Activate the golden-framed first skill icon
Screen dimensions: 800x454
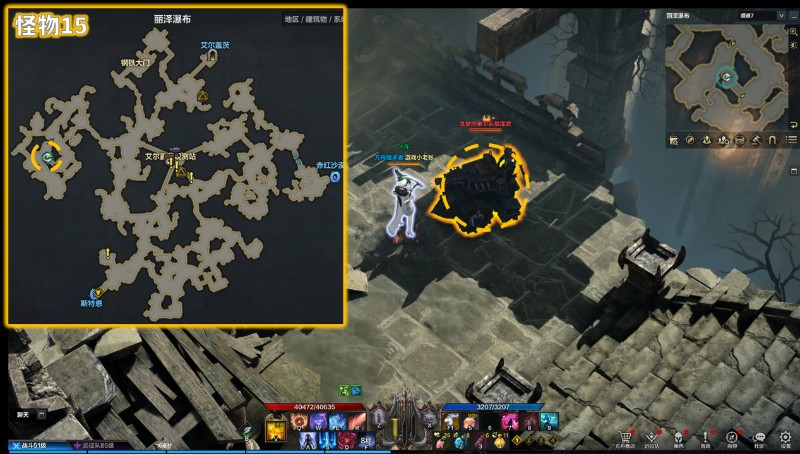coord(276,429)
